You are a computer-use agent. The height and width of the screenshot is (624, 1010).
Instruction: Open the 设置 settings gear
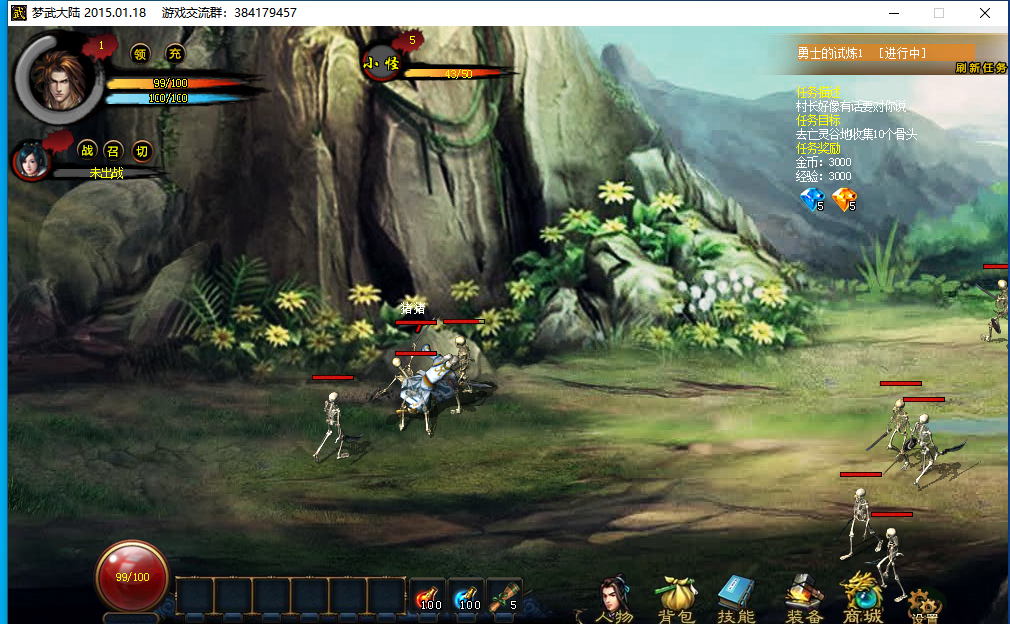(924, 604)
